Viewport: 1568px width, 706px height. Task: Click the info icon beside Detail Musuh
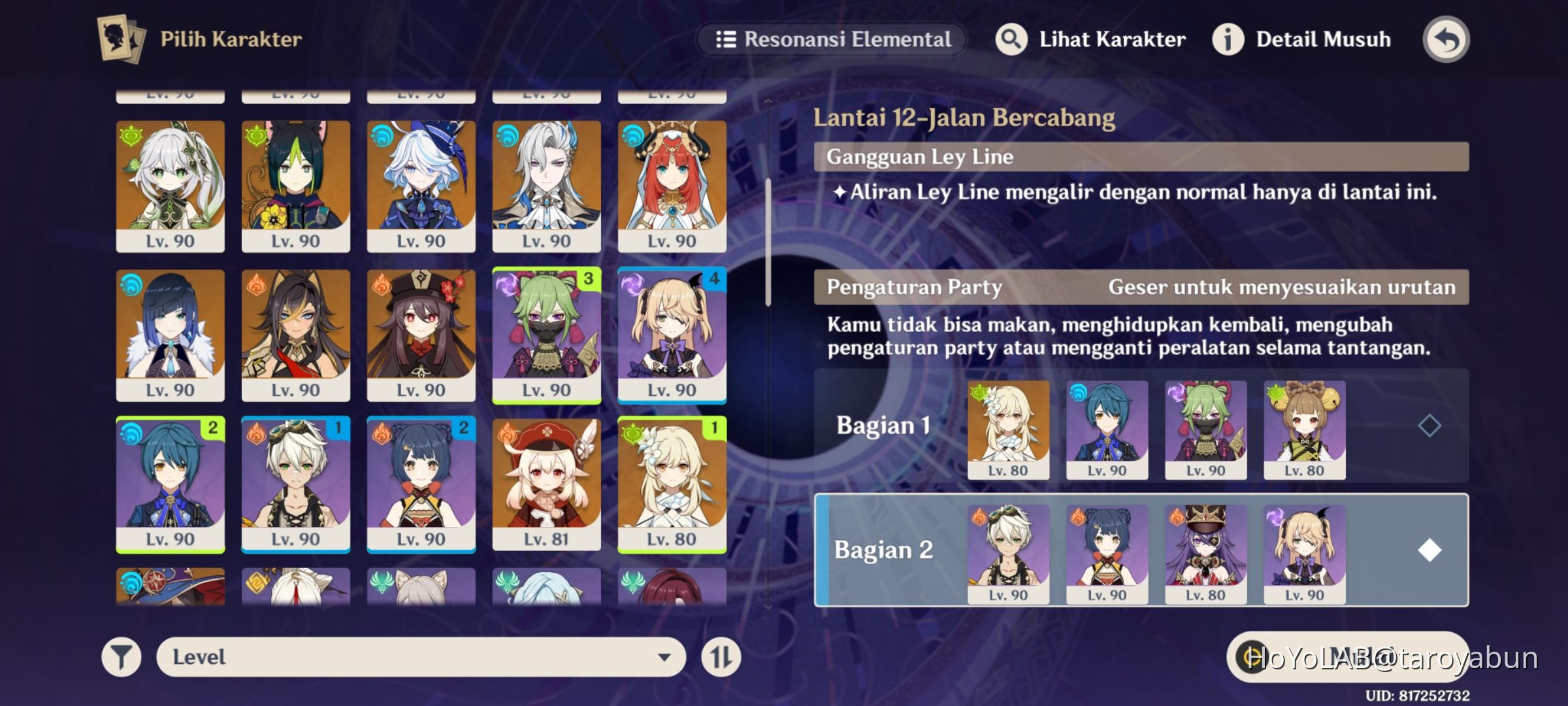tap(1228, 39)
